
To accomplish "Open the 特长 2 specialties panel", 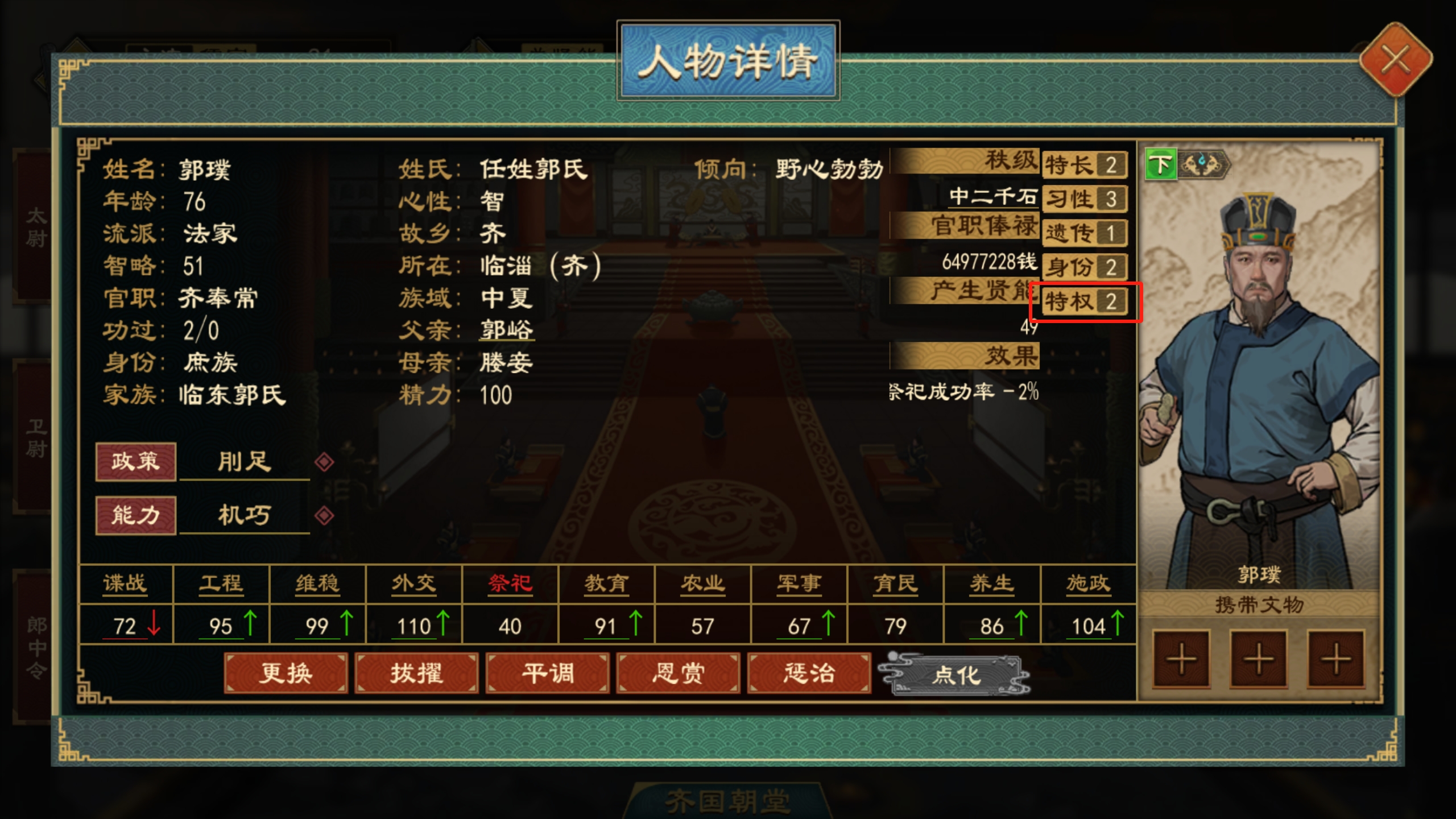I will pos(1083,166).
